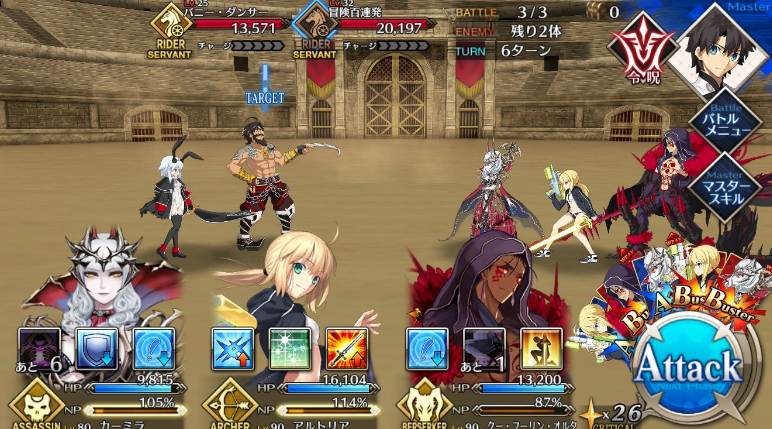
Task: Select Cu Alter's second skill on cooldown
Action: (483, 348)
